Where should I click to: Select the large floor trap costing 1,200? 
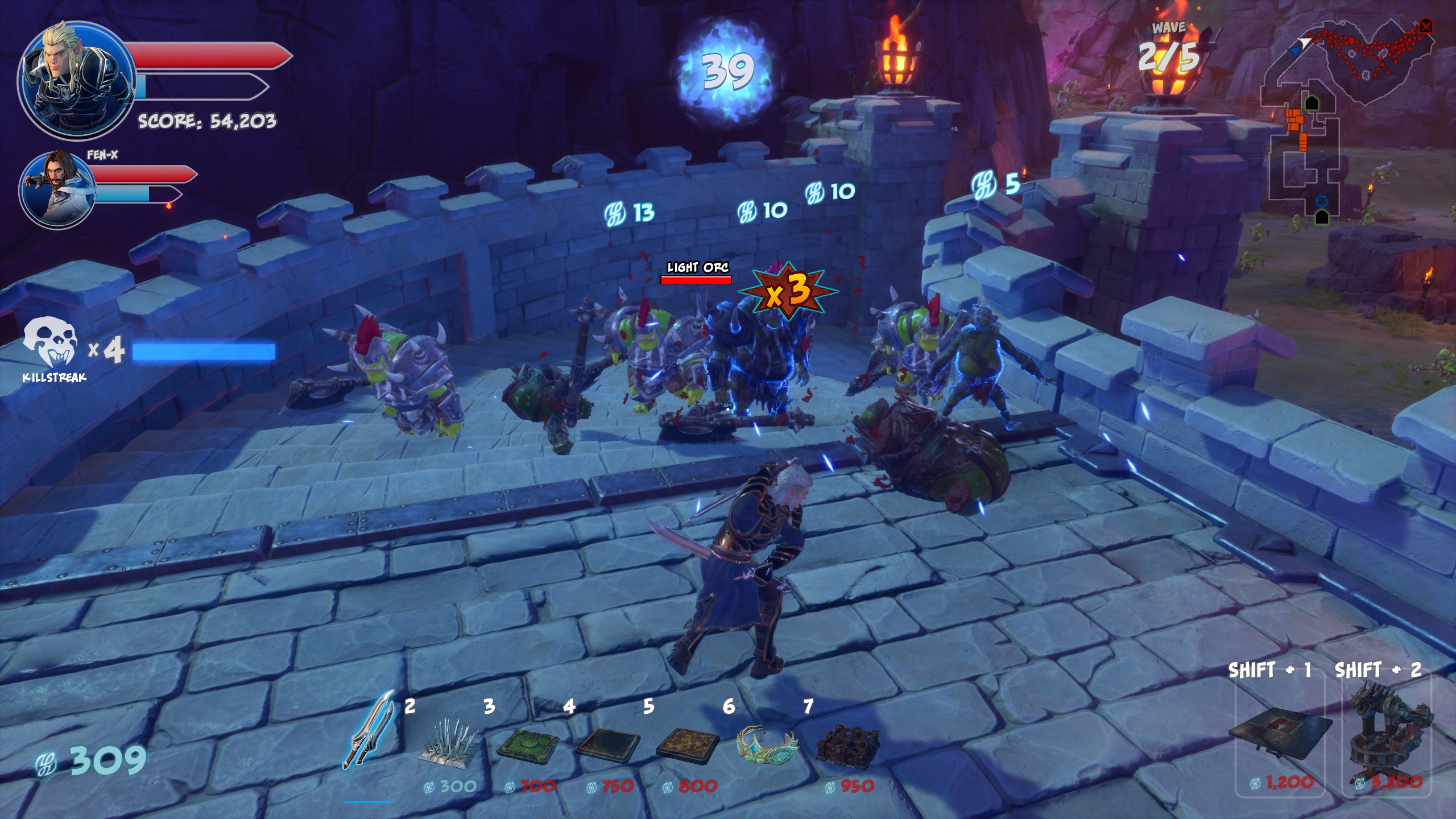[x=1280, y=737]
